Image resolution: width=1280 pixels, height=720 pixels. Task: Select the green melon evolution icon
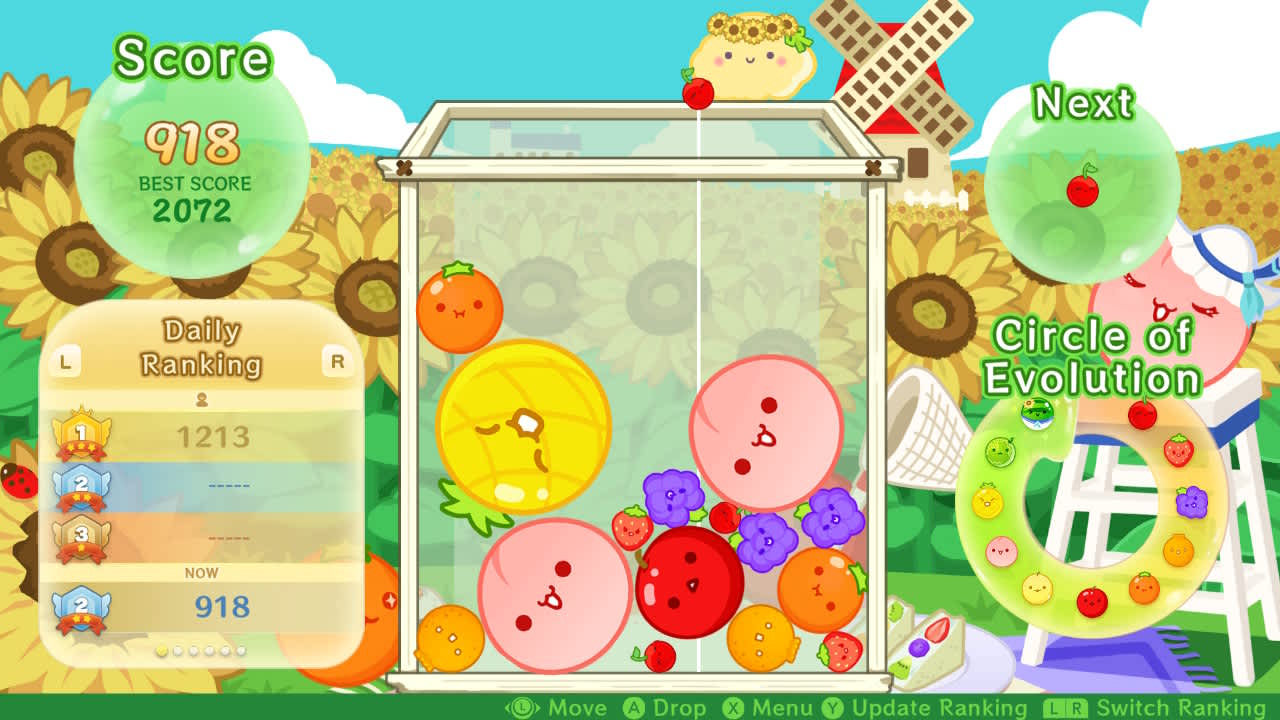pyautogui.click(x=998, y=452)
